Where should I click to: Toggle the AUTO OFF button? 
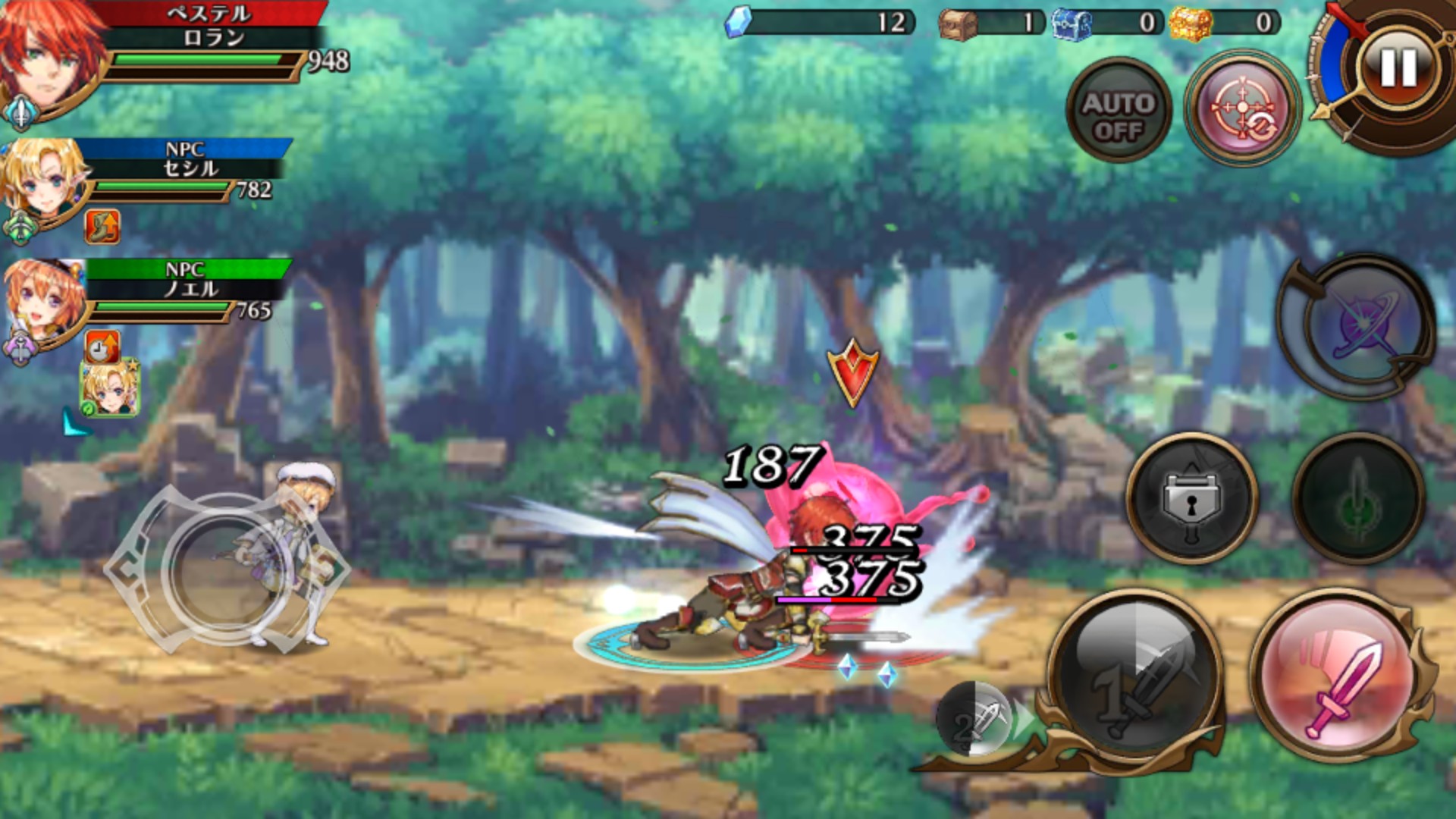click(x=1118, y=115)
